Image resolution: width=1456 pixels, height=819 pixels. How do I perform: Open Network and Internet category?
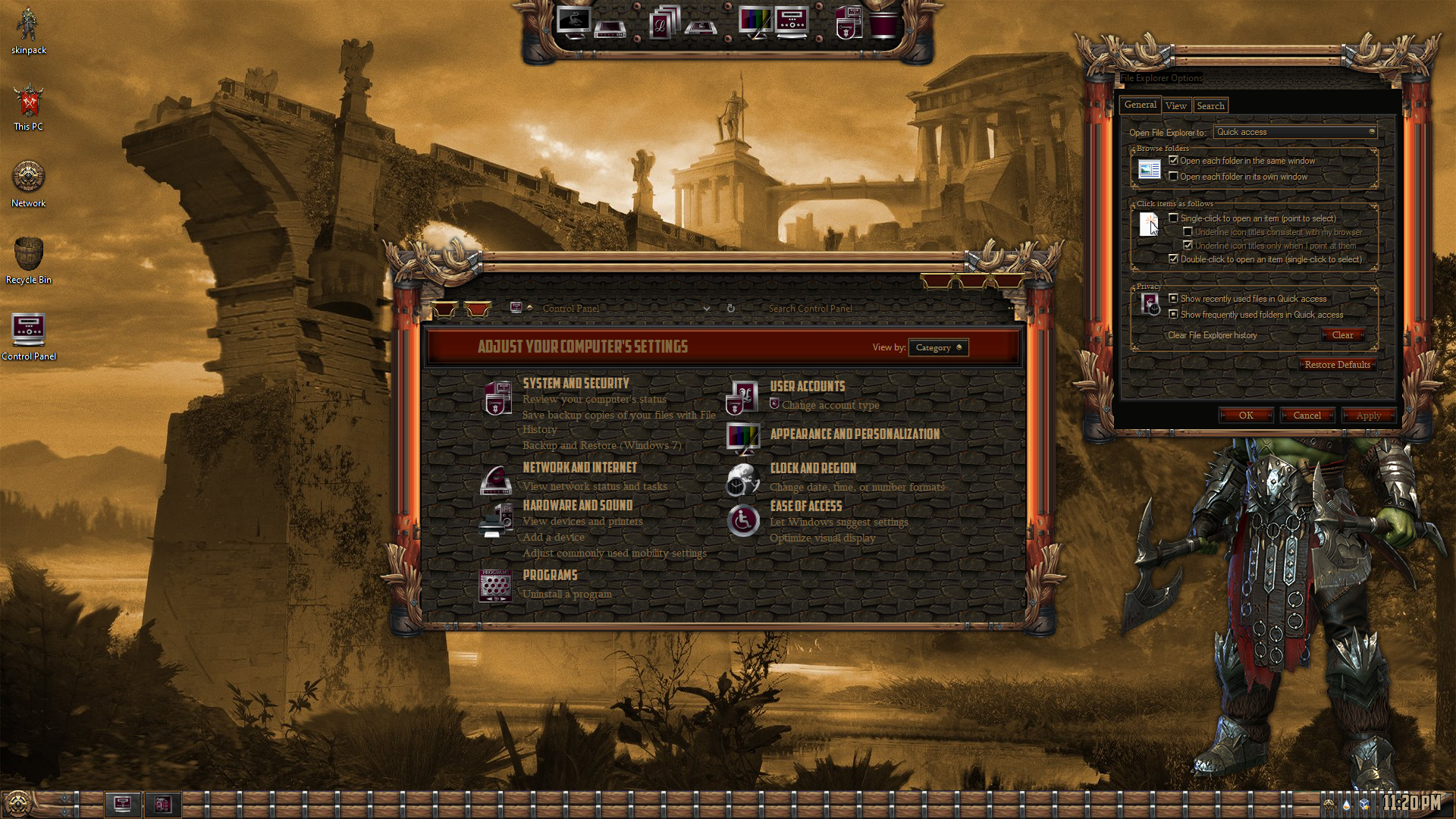tap(579, 468)
